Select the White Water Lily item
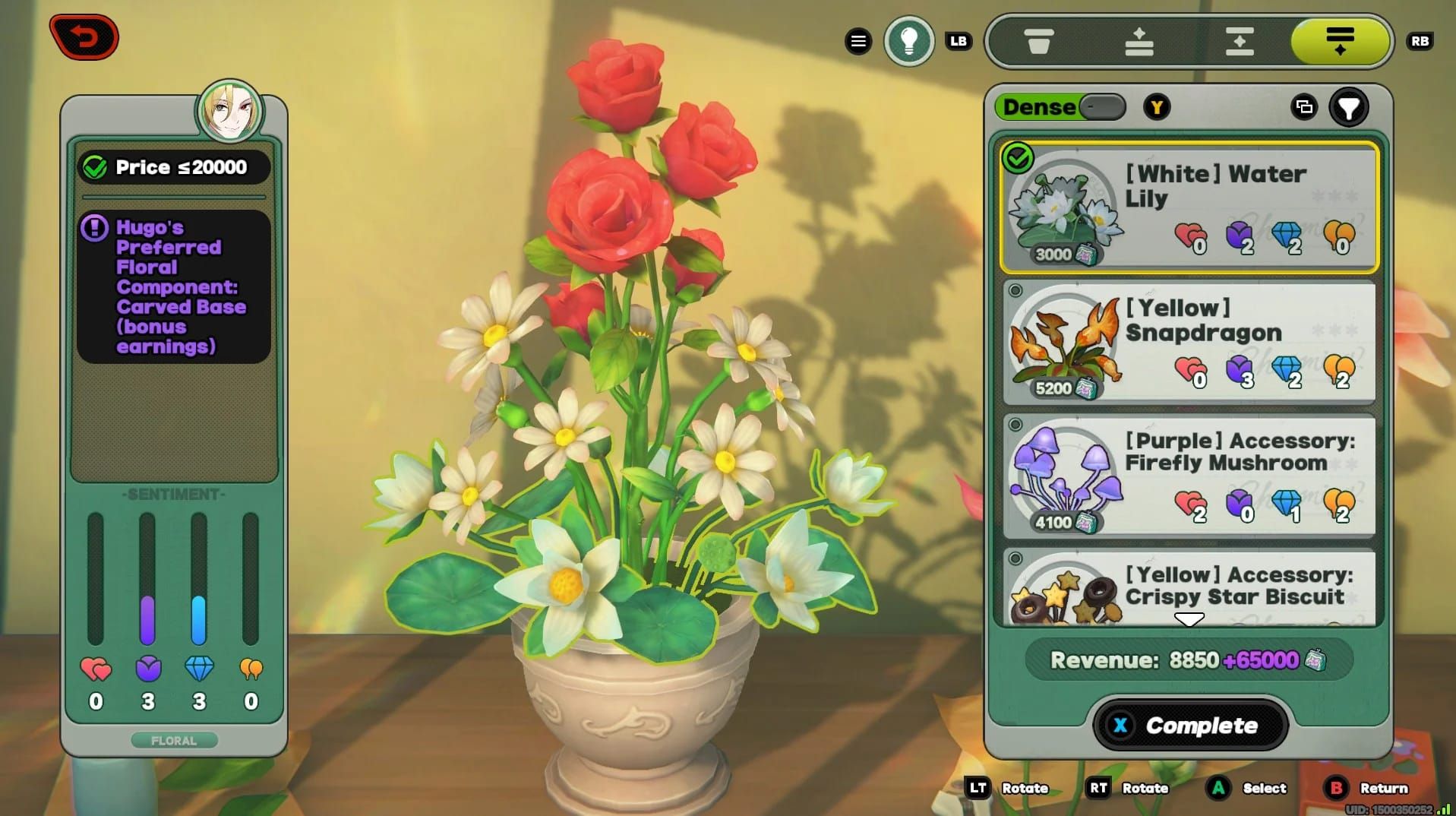 [1189, 207]
